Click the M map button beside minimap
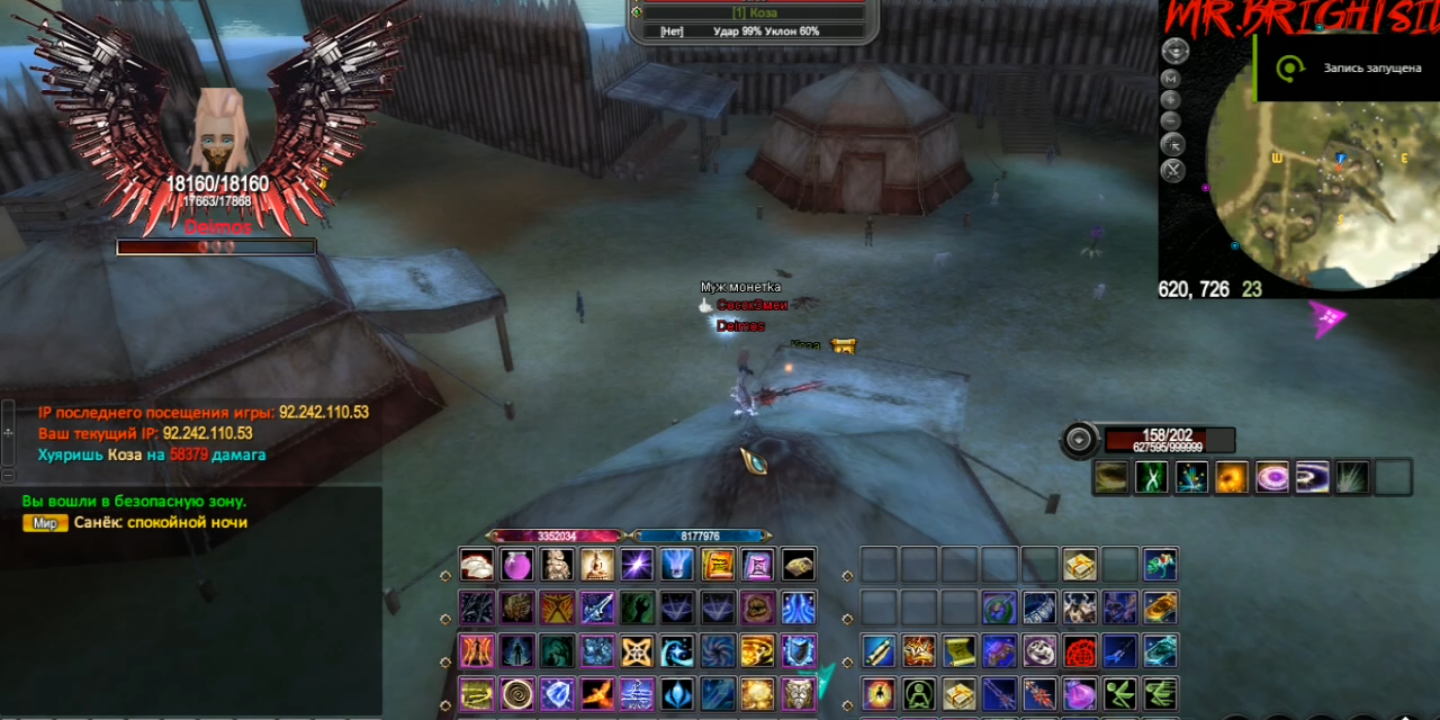 [1173, 79]
